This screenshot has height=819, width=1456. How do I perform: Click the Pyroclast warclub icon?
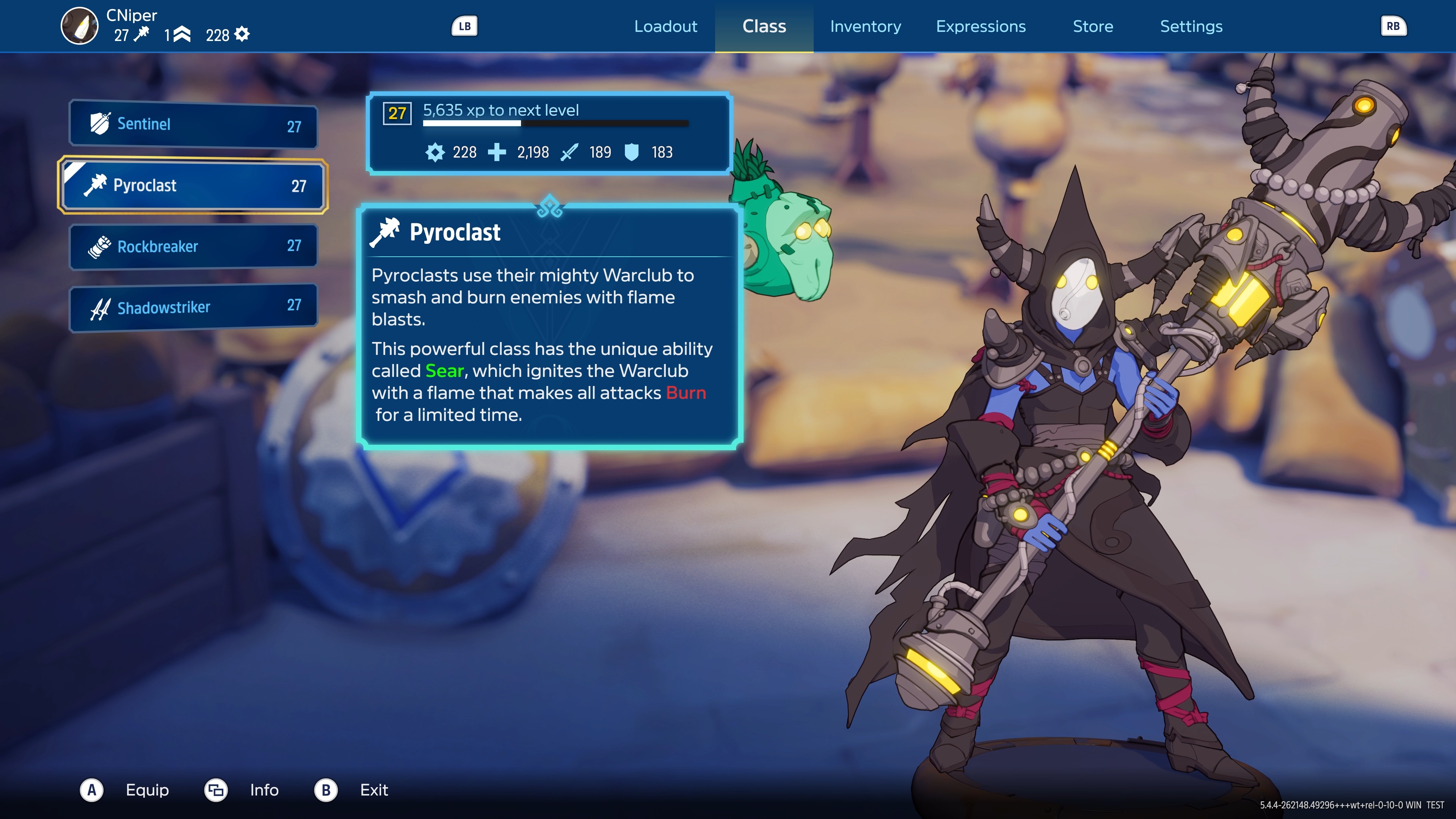tap(97, 185)
